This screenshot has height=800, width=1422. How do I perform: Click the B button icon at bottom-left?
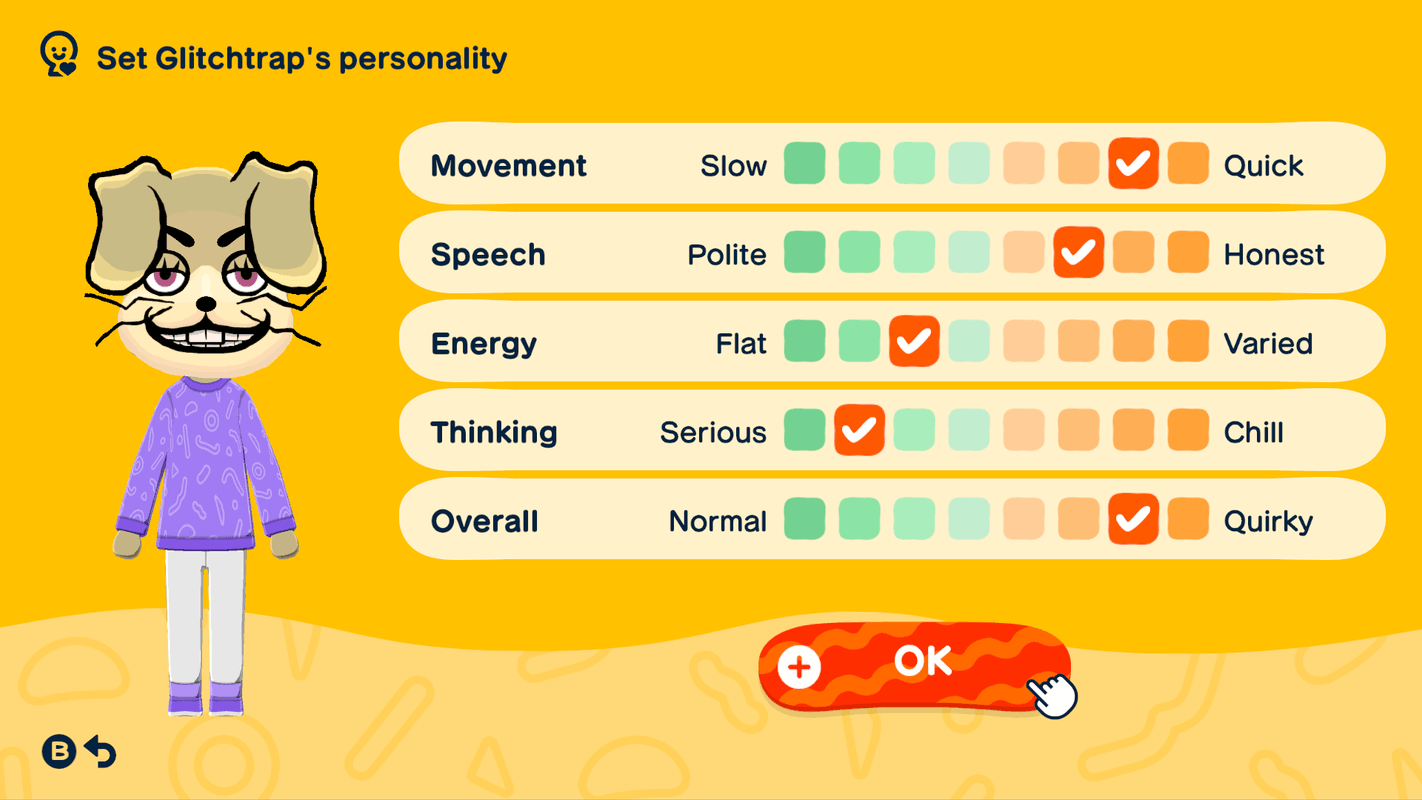point(58,752)
